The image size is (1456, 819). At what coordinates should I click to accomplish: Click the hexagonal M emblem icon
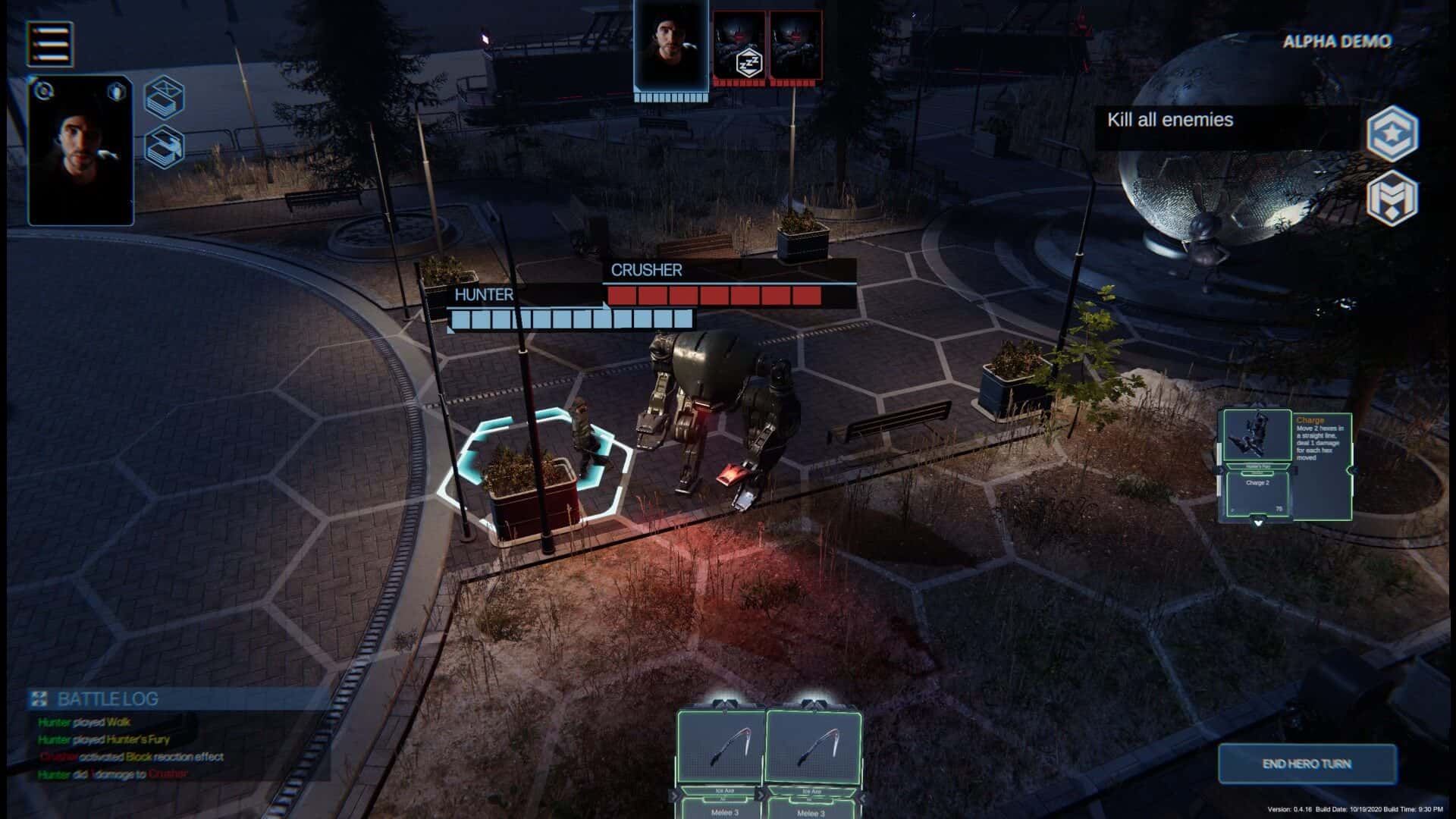pos(1392,199)
